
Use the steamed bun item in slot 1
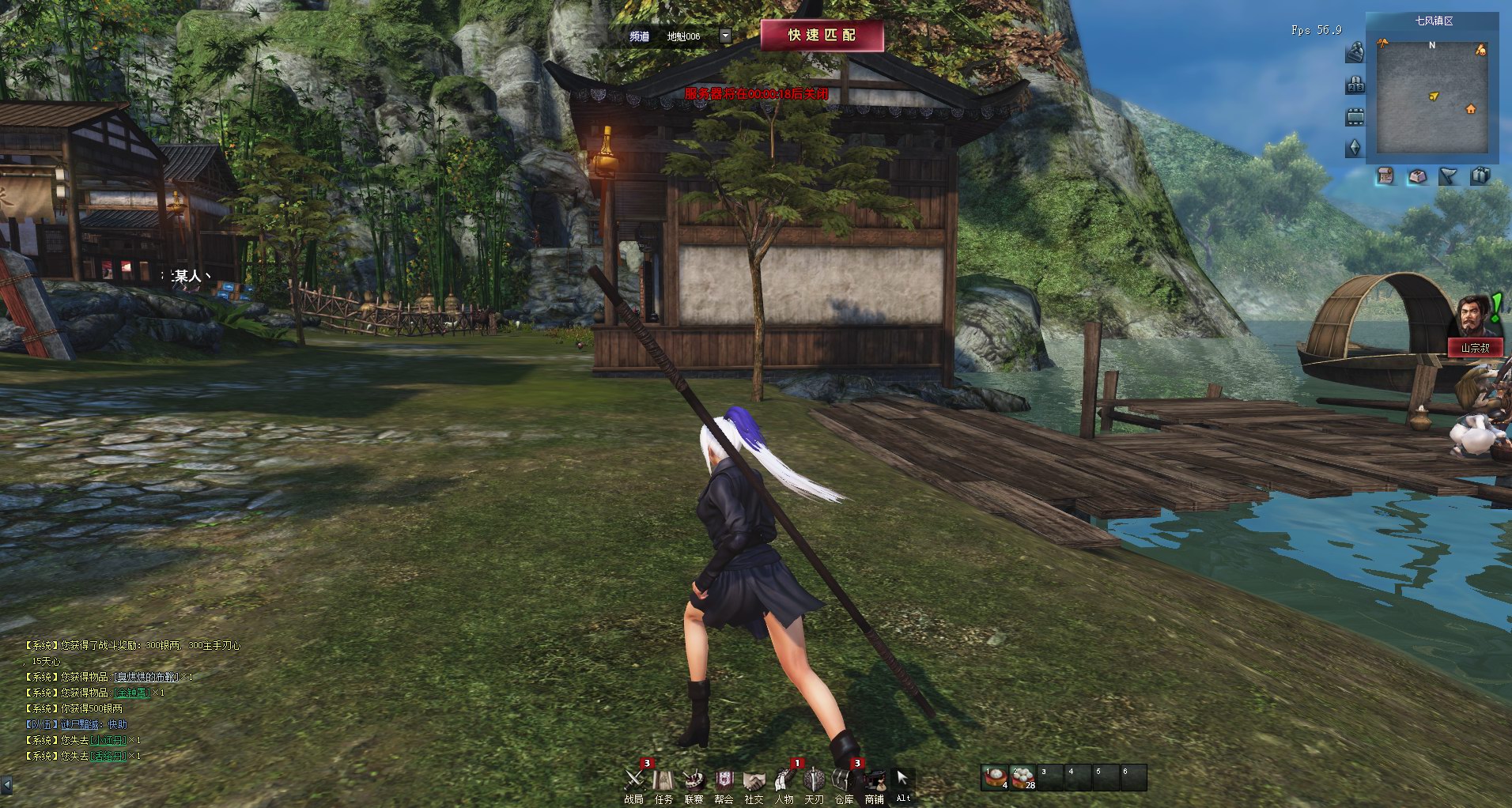coord(995,778)
